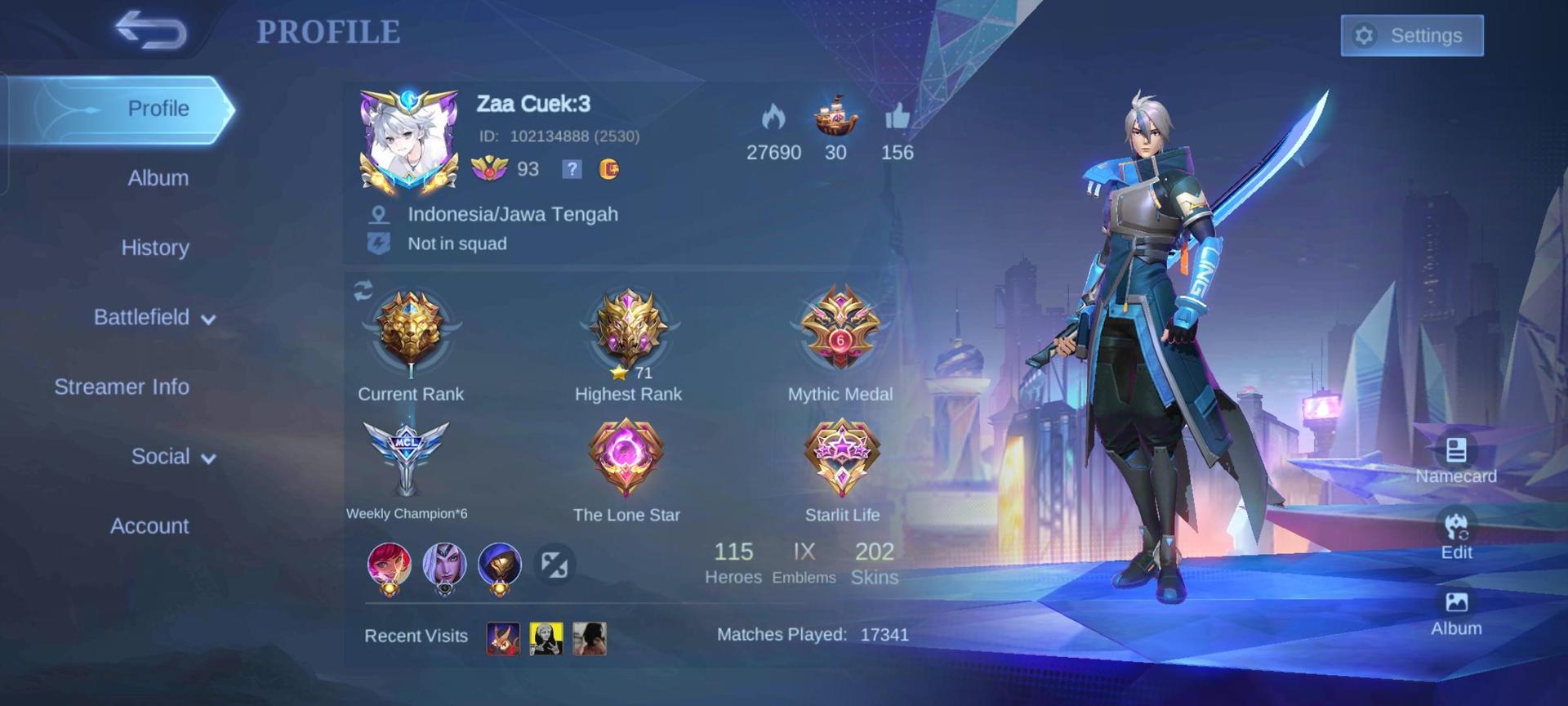The height and width of the screenshot is (706, 1568).
Task: Open the Settings button
Action: tap(1411, 36)
